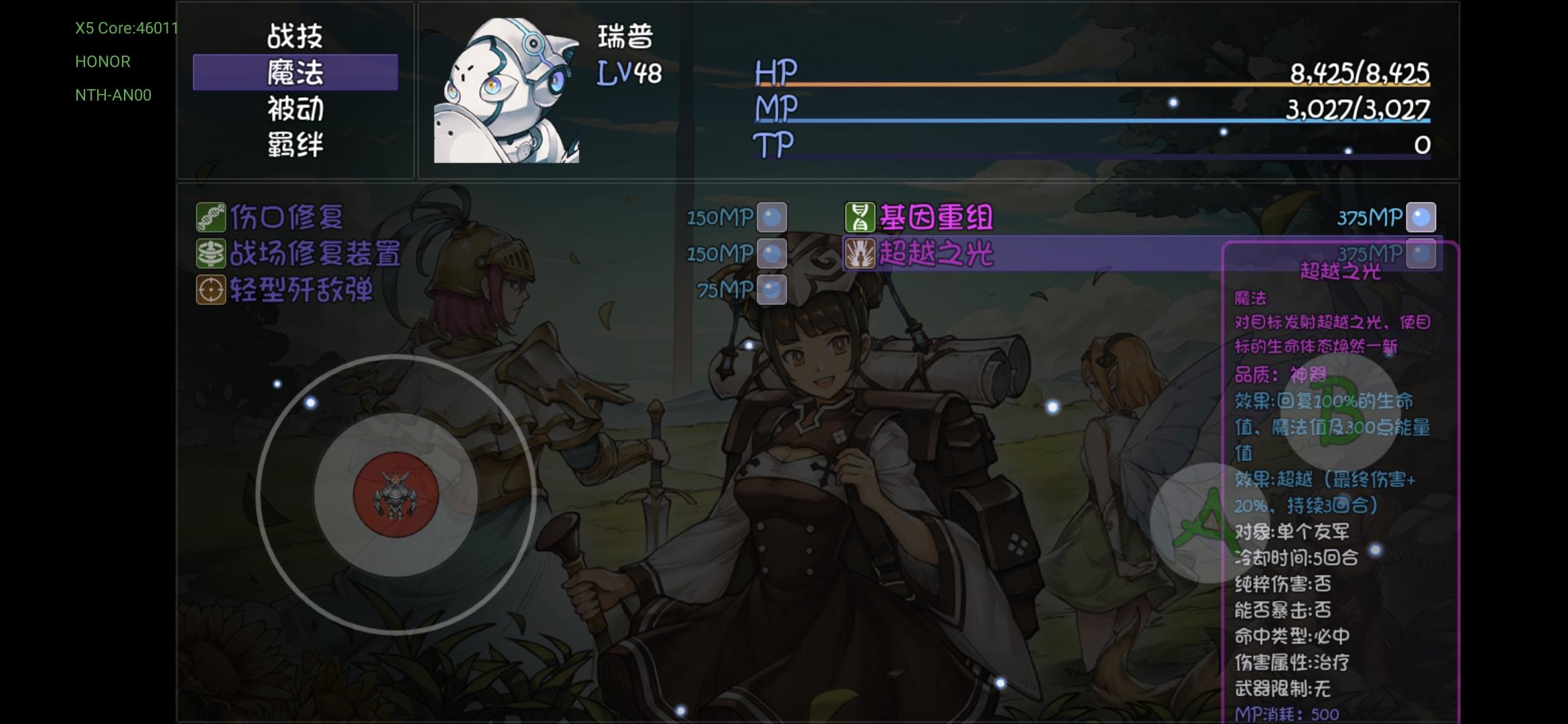Click the 瑞普 robot character portrait

506,91
